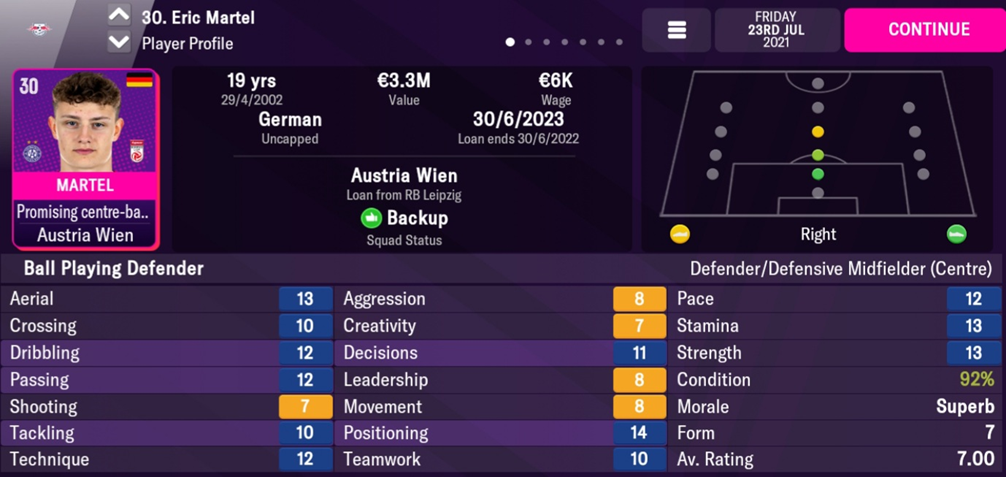Open the hamburger menu
This screenshot has height=477, width=1006.
point(676,30)
